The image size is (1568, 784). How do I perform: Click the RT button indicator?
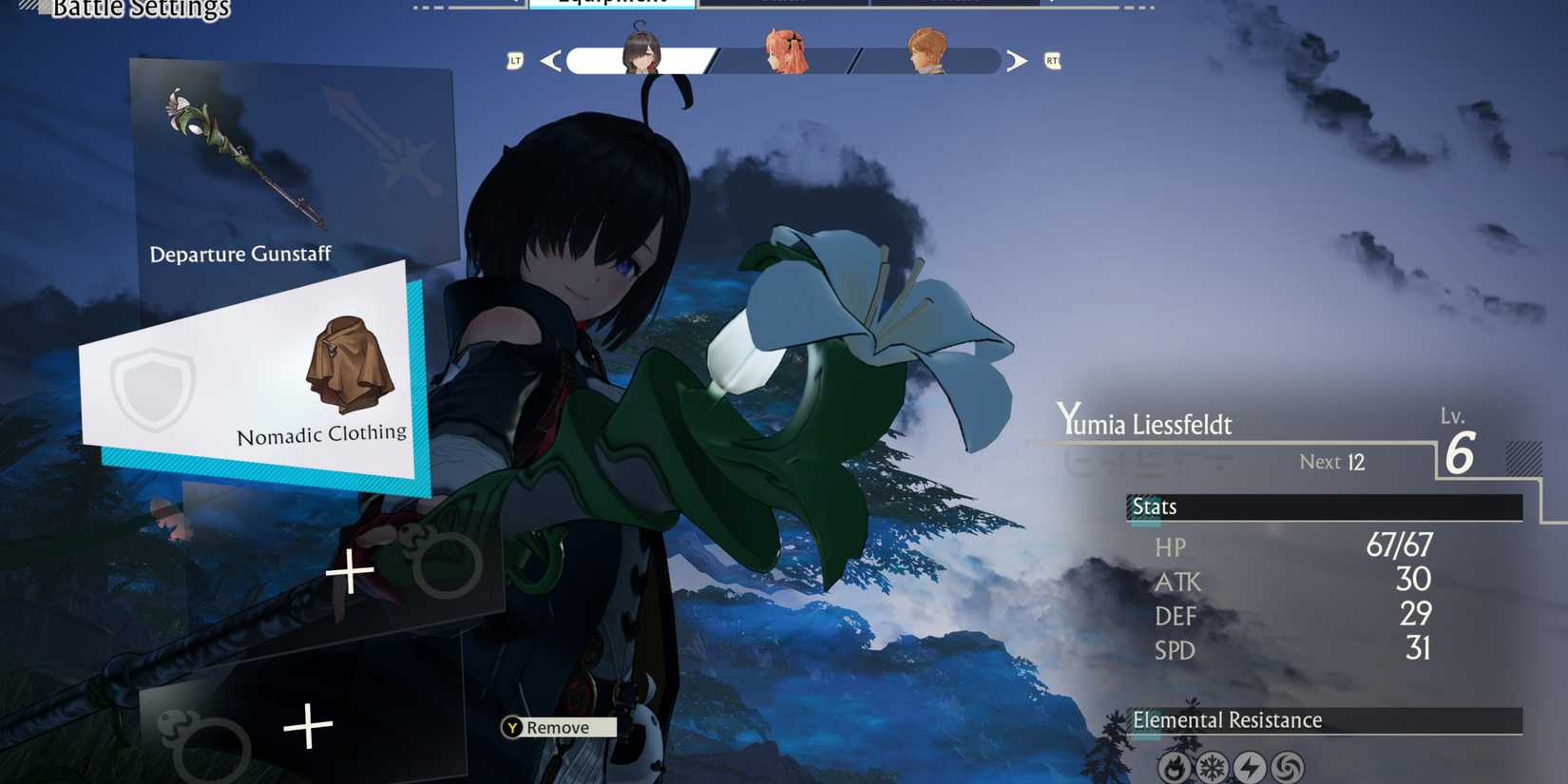click(x=1052, y=60)
